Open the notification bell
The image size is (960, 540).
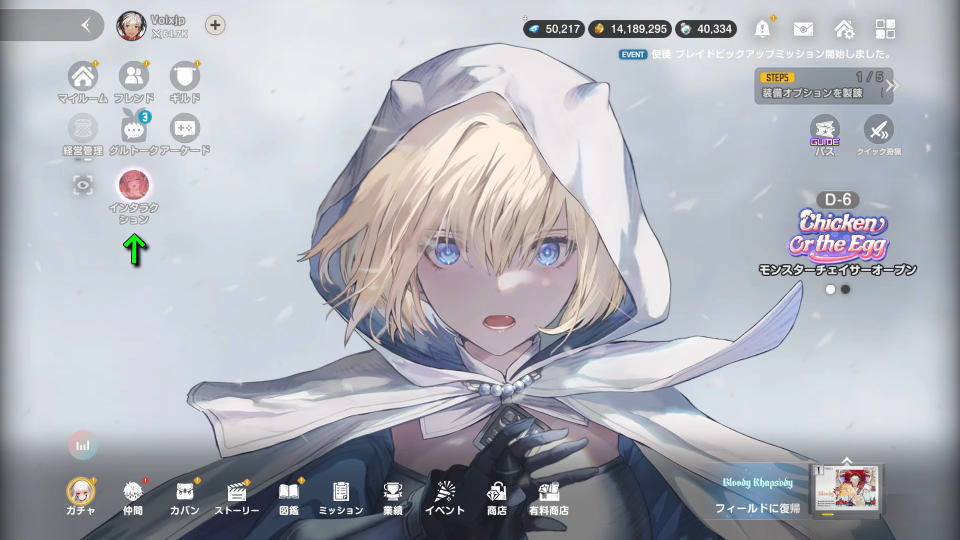765,28
